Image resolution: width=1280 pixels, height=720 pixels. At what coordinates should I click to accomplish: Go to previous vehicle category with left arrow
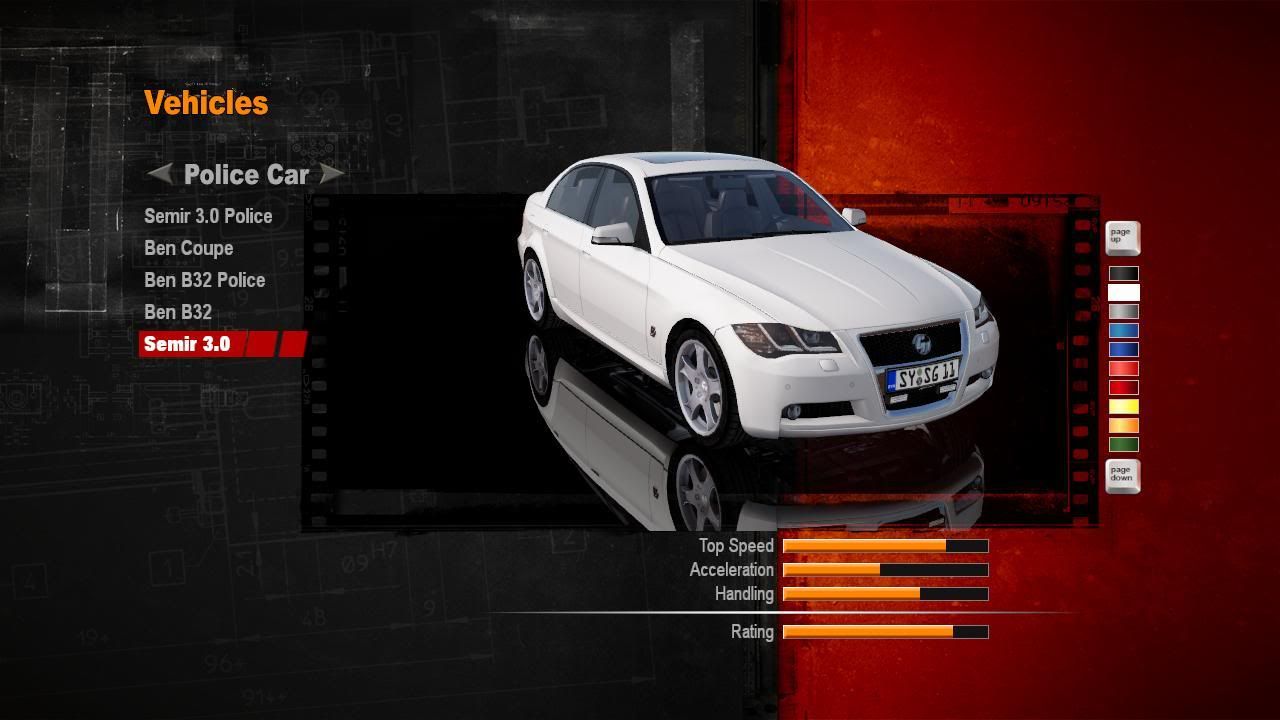(x=159, y=174)
